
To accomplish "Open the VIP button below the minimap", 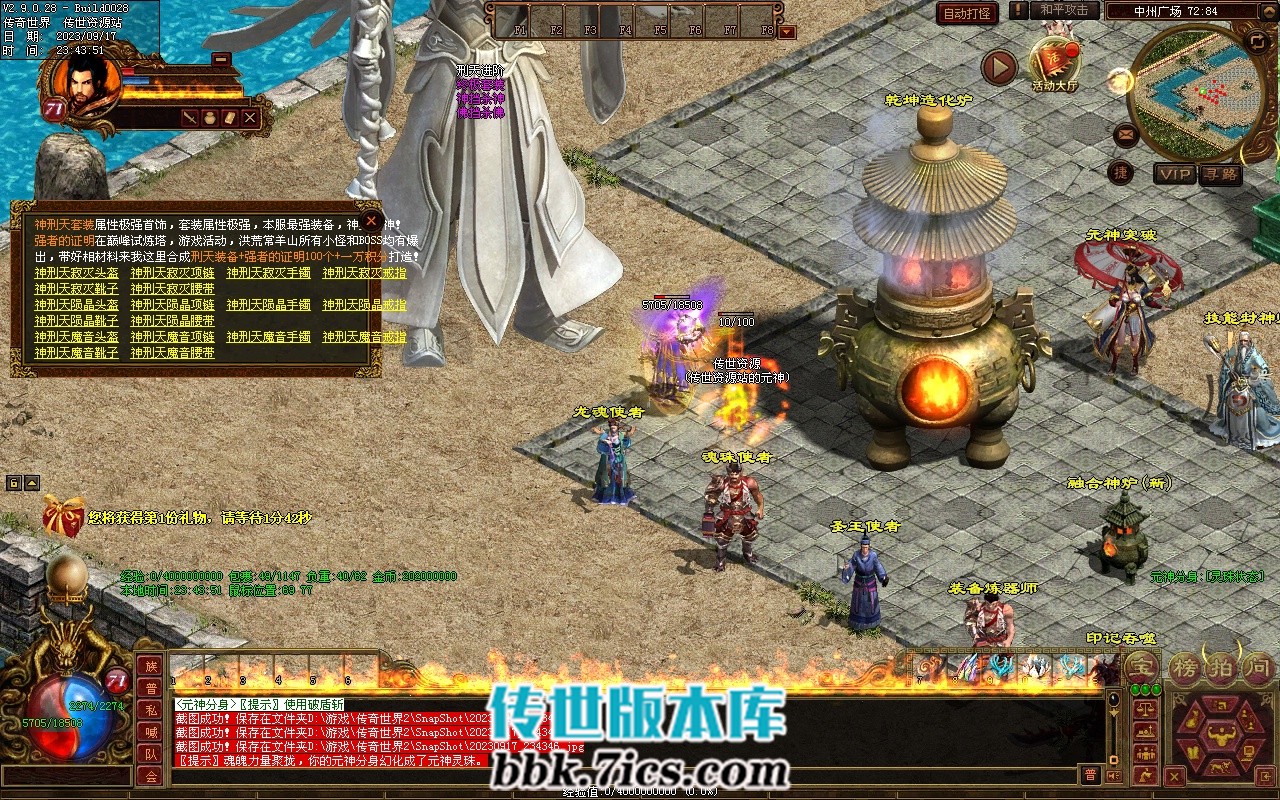I will click(1175, 174).
